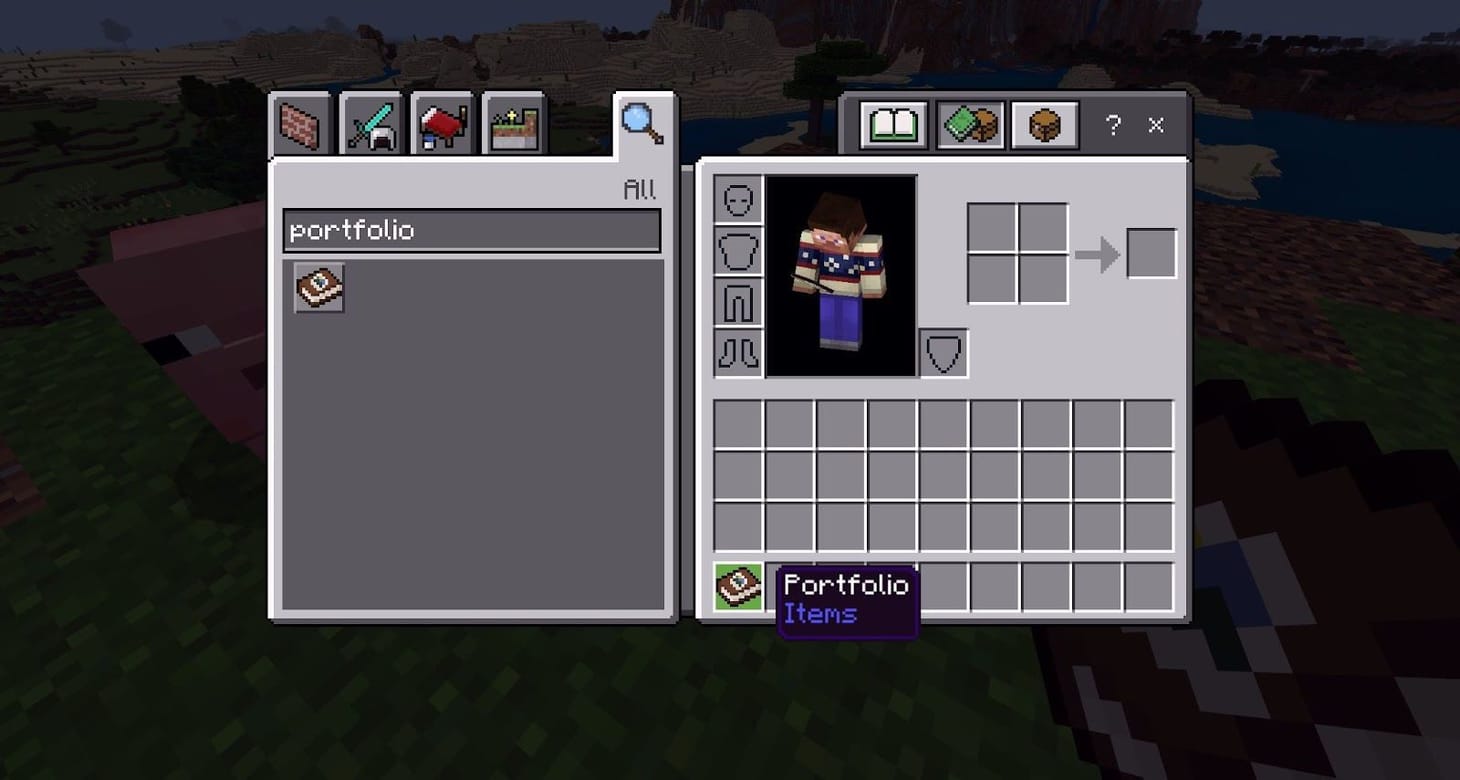Screen dimensions: 1460x780
Task: Click the chestplate armor slot icon
Action: (738, 250)
